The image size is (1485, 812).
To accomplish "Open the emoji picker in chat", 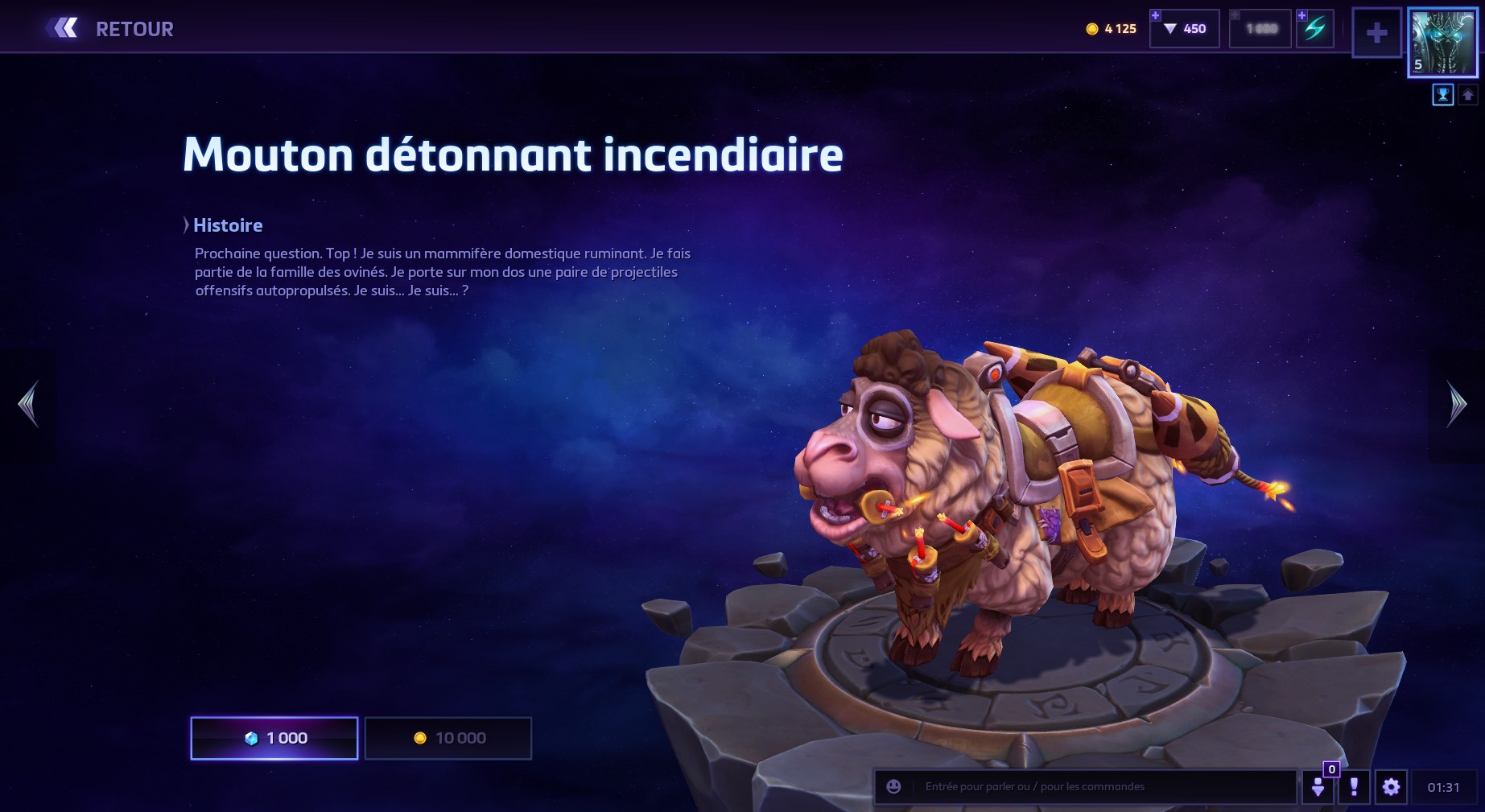I will tap(893, 786).
